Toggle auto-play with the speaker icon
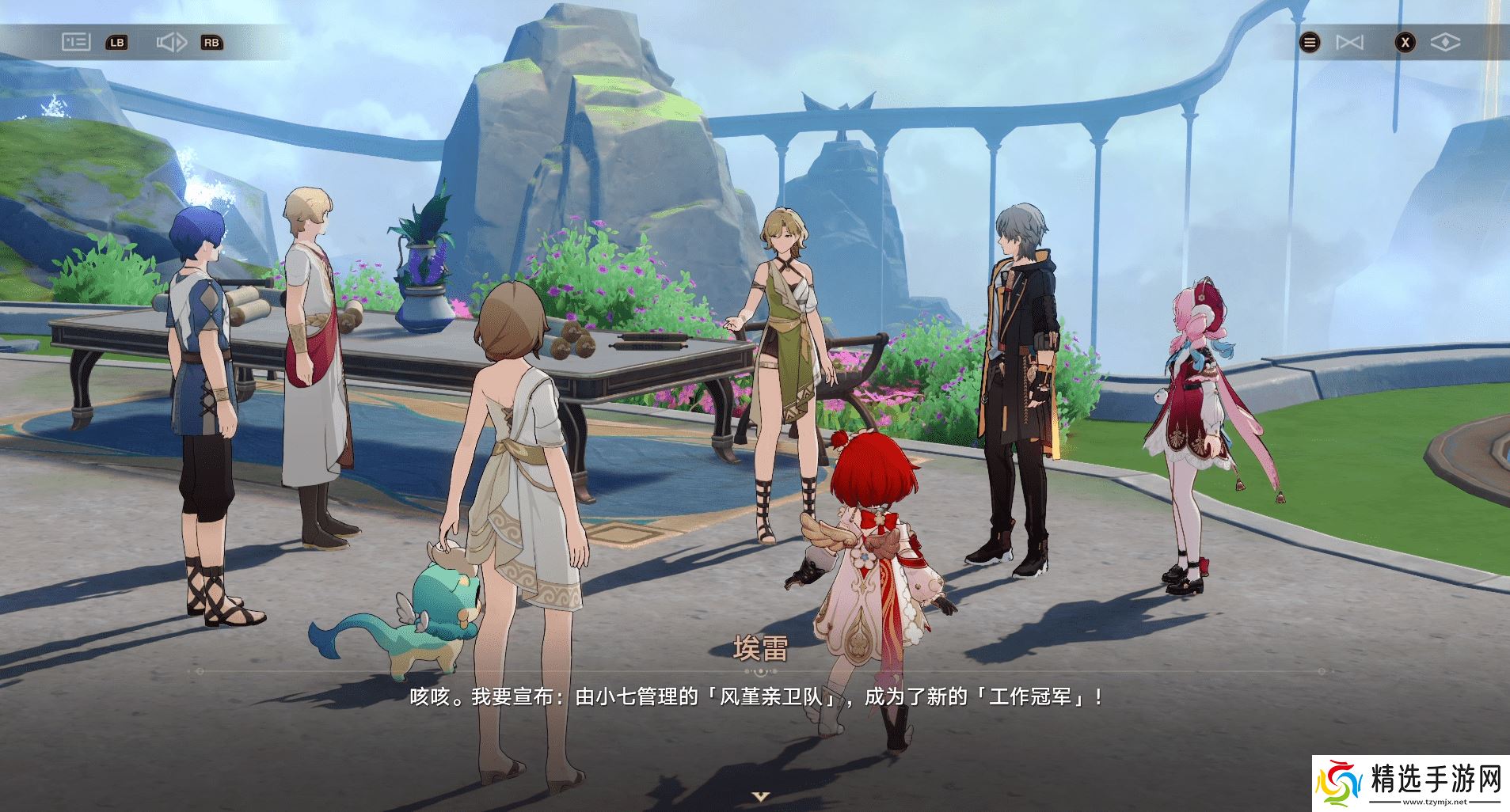This screenshot has height=812, width=1510. point(171,42)
